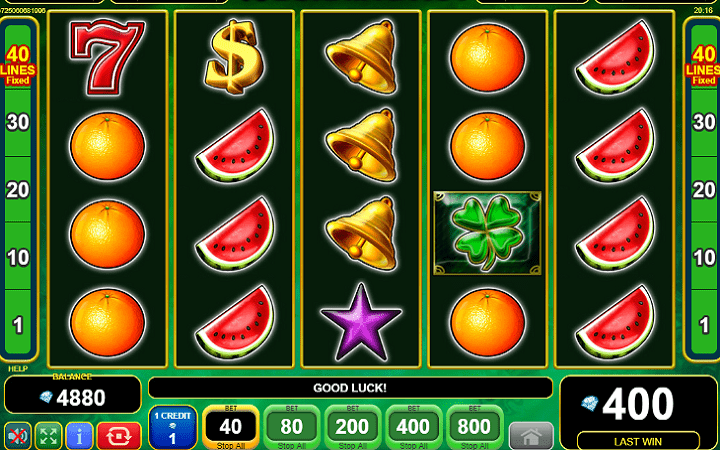The width and height of the screenshot is (720, 450).
Task: Choose the 200 bet option
Action: (352, 427)
